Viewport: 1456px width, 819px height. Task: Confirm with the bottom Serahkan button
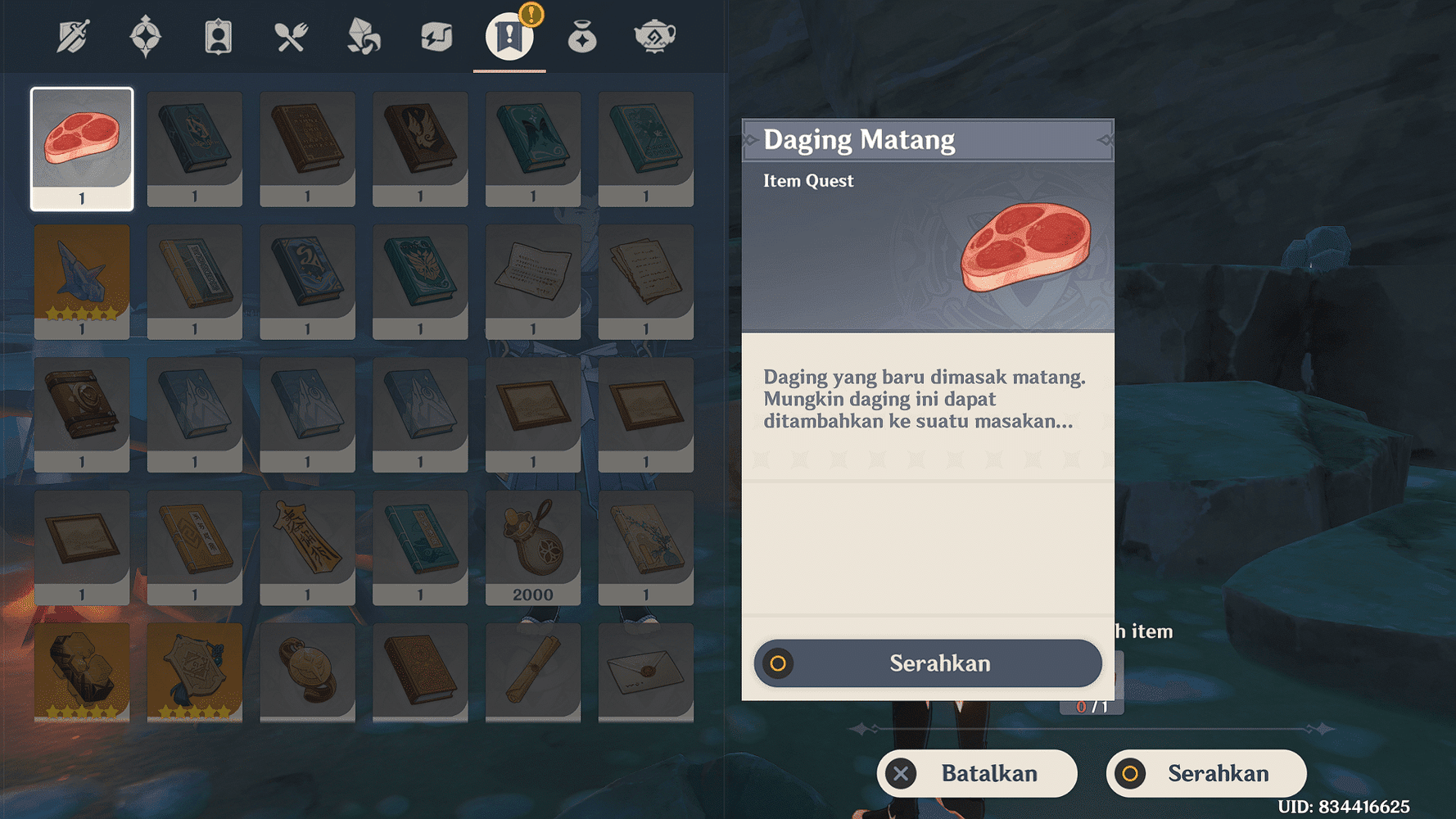point(1205,773)
